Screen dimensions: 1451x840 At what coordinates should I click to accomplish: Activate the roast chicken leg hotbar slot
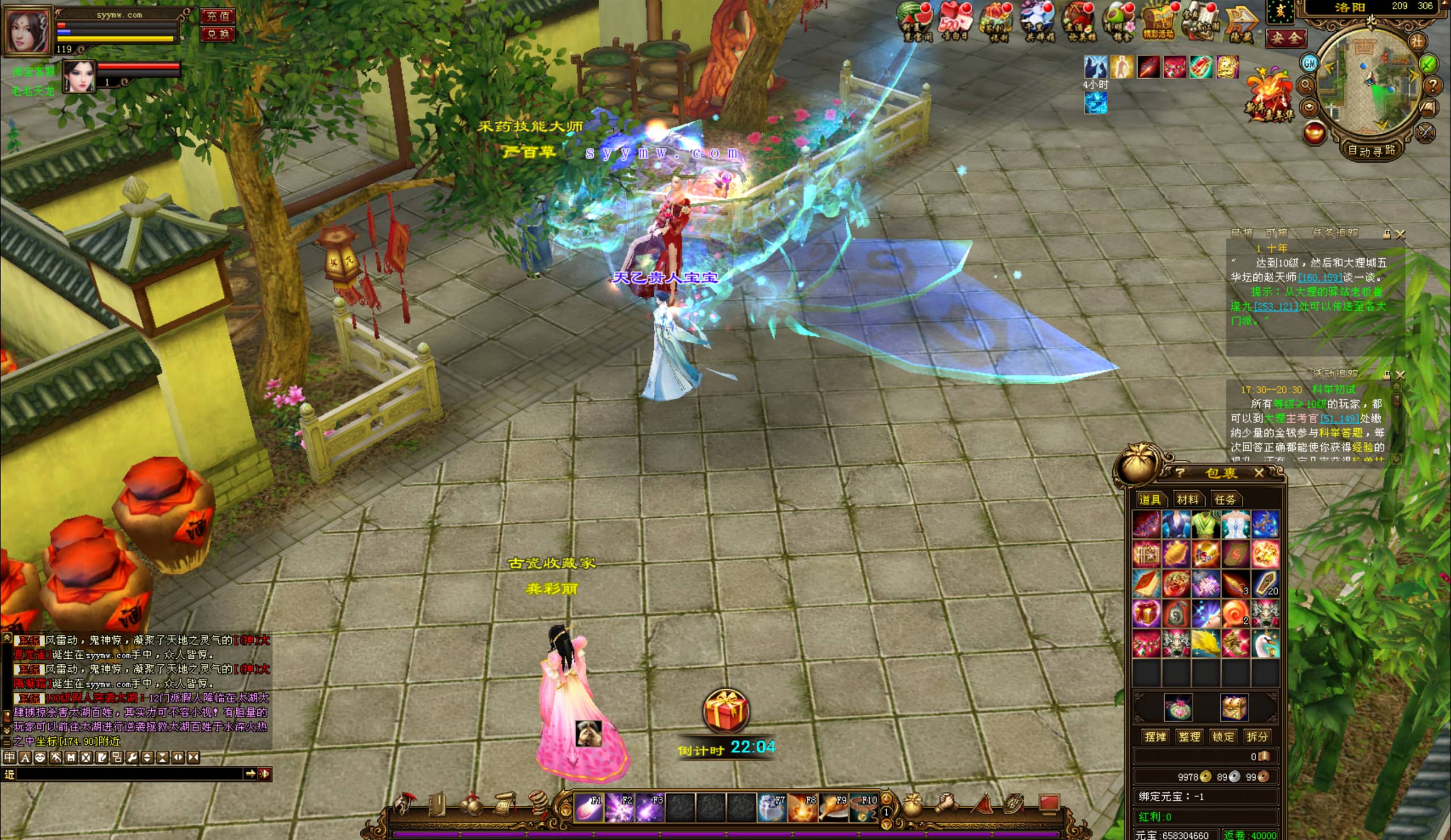[x=833, y=807]
